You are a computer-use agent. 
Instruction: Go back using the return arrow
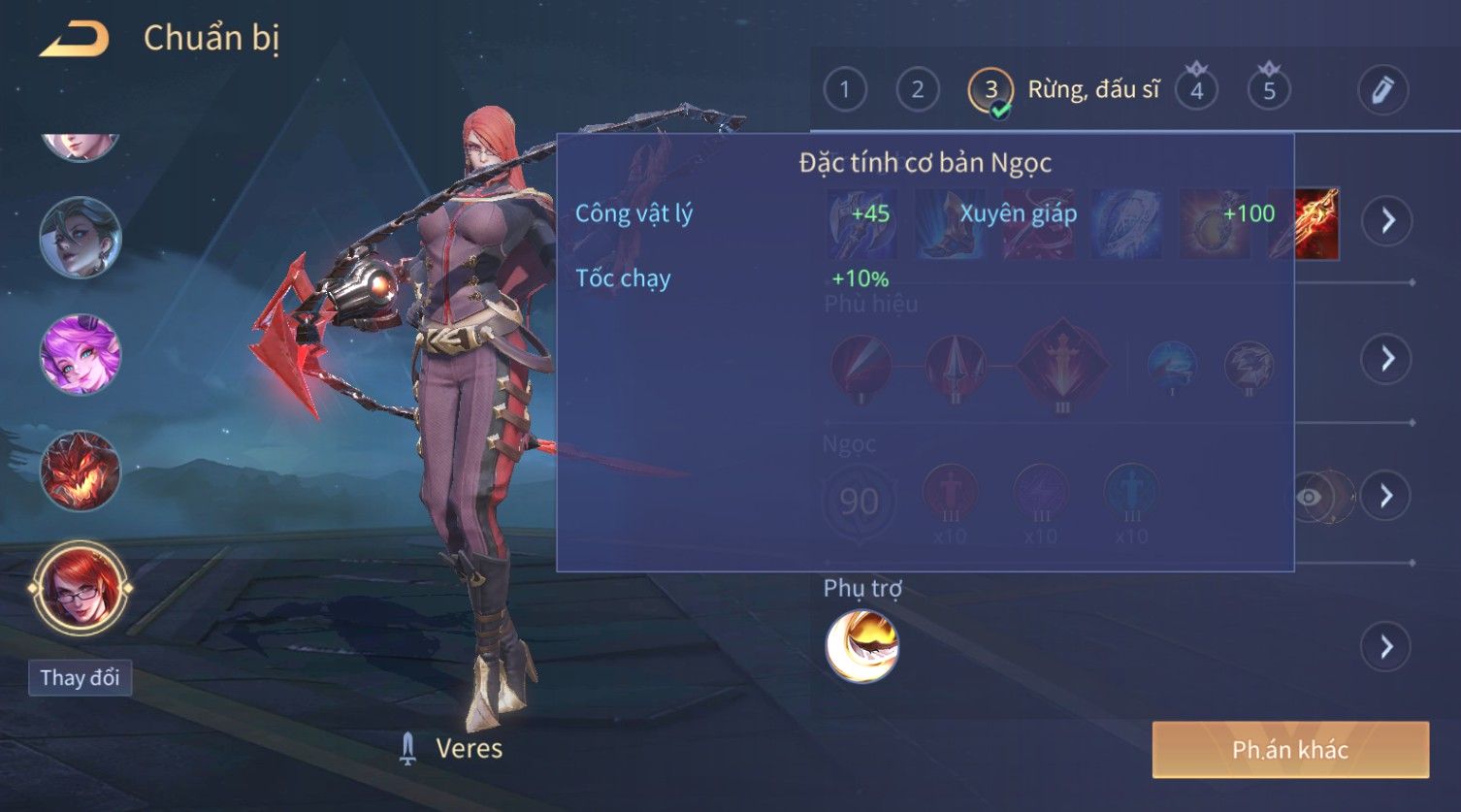[x=74, y=39]
